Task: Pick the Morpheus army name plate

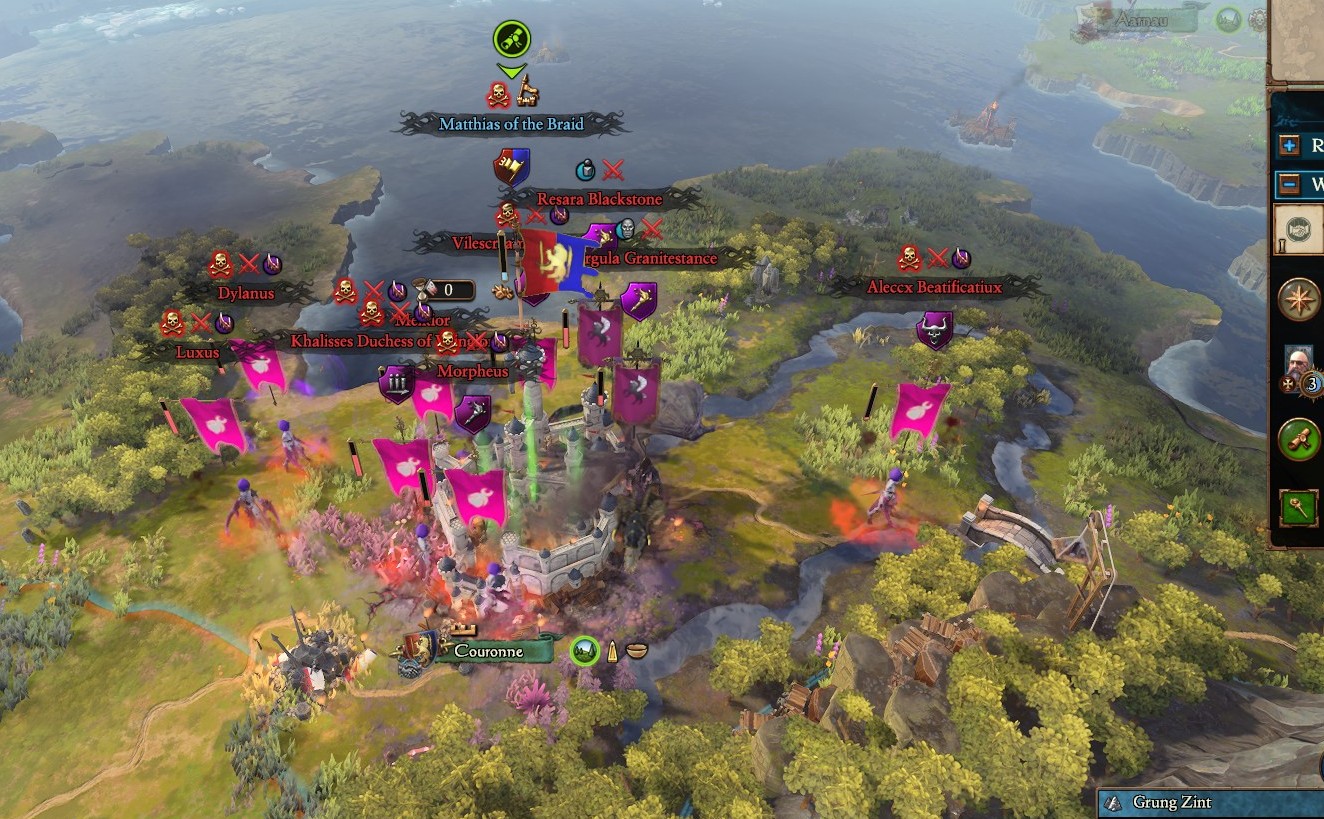Action: (x=473, y=371)
